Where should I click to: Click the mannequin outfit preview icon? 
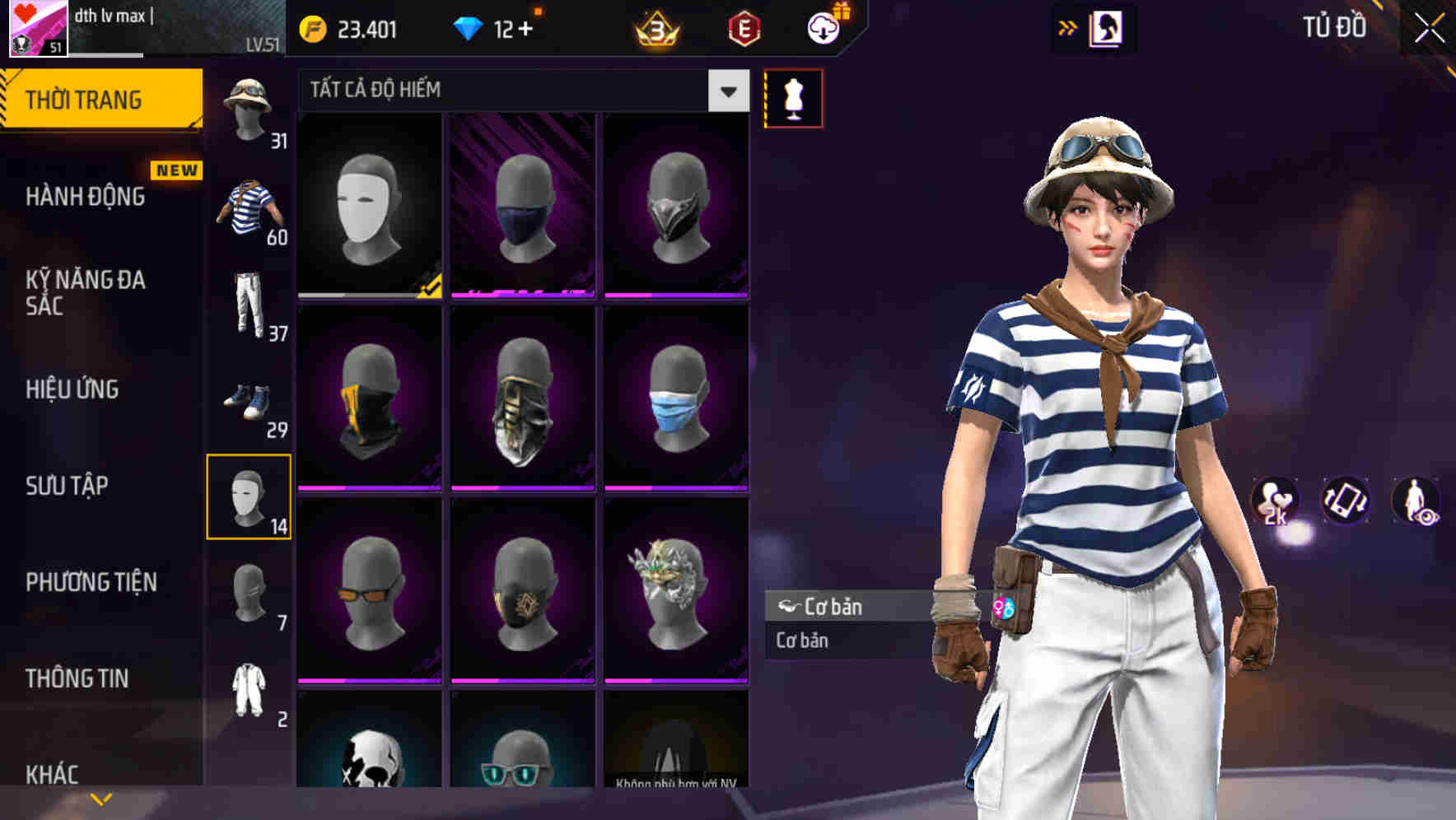point(793,97)
